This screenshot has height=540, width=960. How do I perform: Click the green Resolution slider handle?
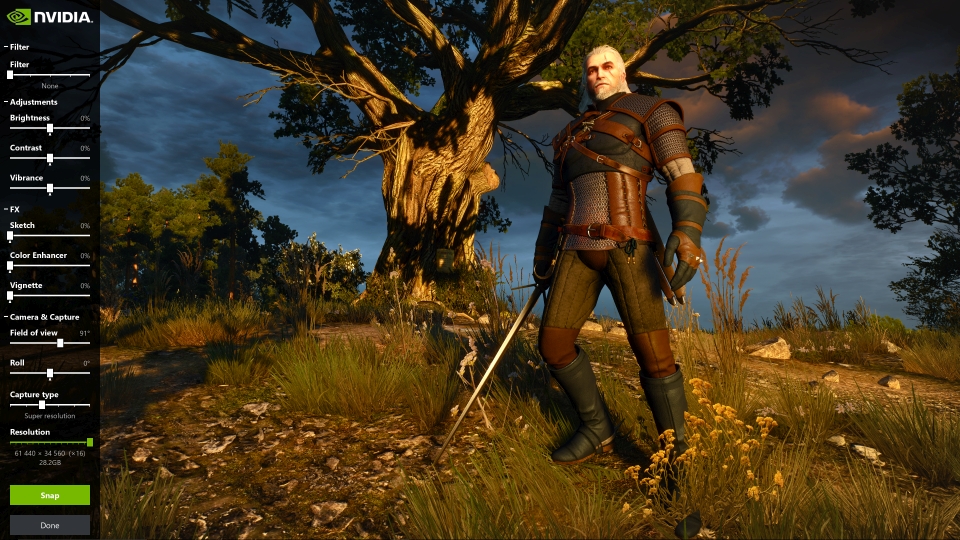90,441
